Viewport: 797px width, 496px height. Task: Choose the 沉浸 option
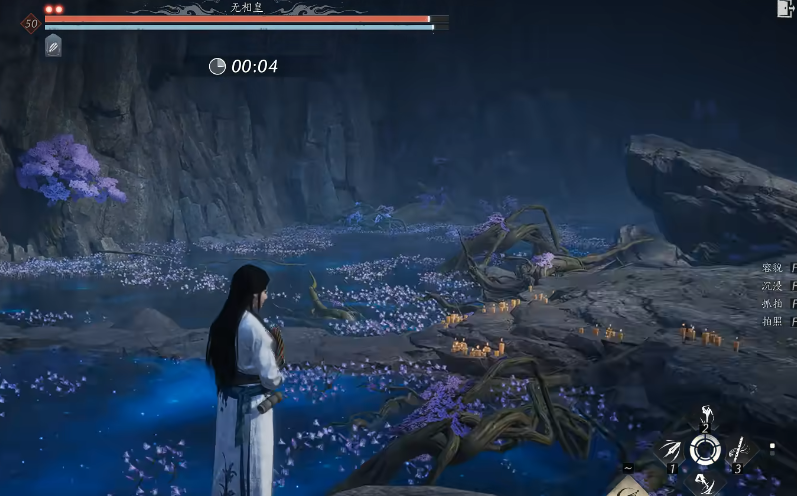[775, 286]
